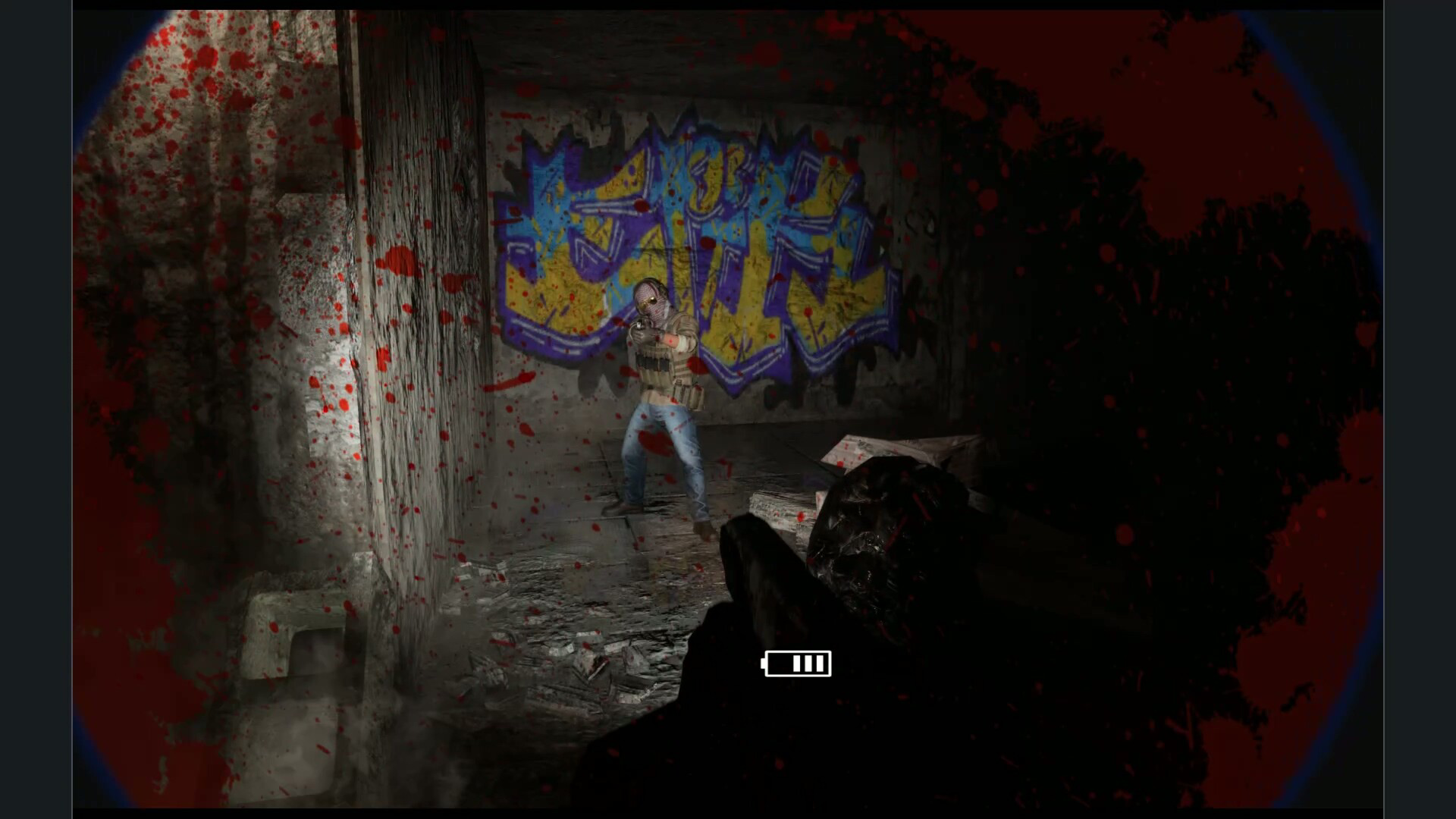This screenshot has width=1456, height=819.
Task: Select the enemy's keffiyeh face mask
Action: click(655, 311)
